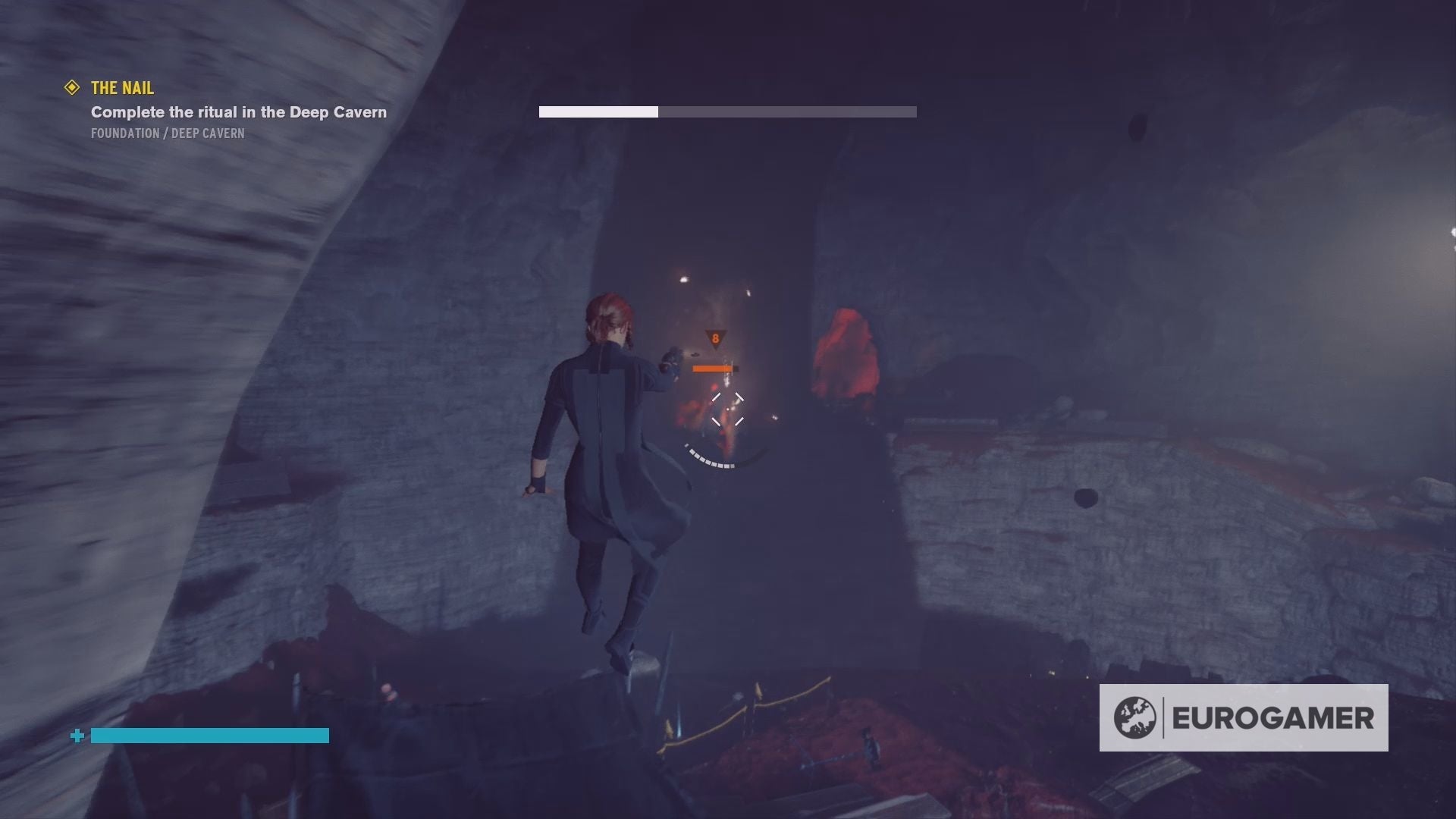Image resolution: width=1456 pixels, height=819 pixels.
Task: Click the blue health bar at bottom left
Action: tap(209, 734)
